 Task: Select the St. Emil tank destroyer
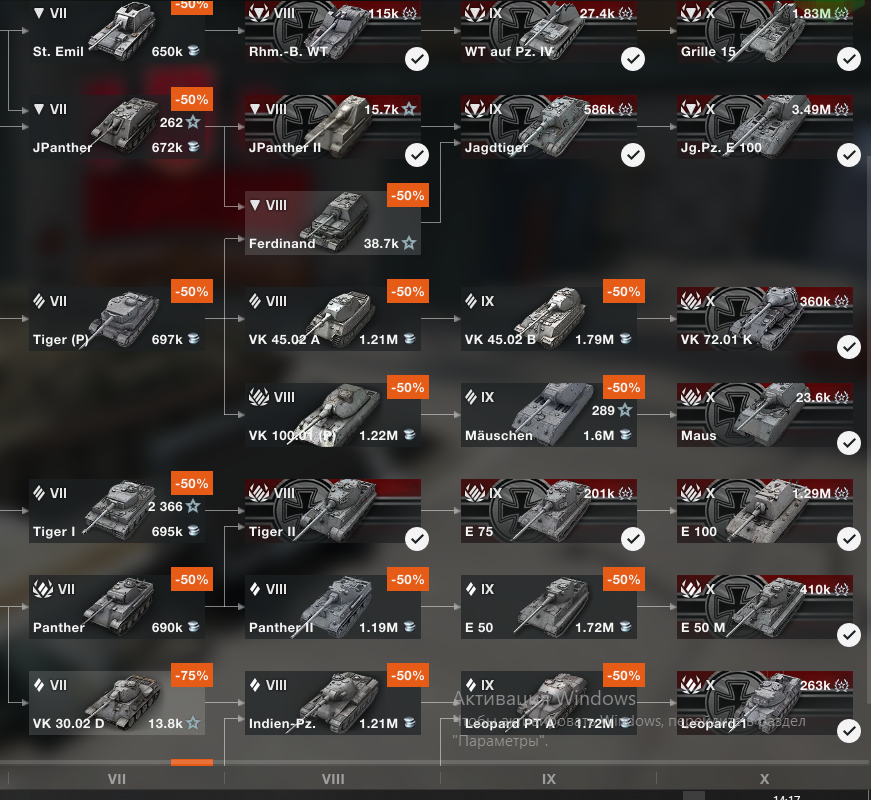point(117,32)
